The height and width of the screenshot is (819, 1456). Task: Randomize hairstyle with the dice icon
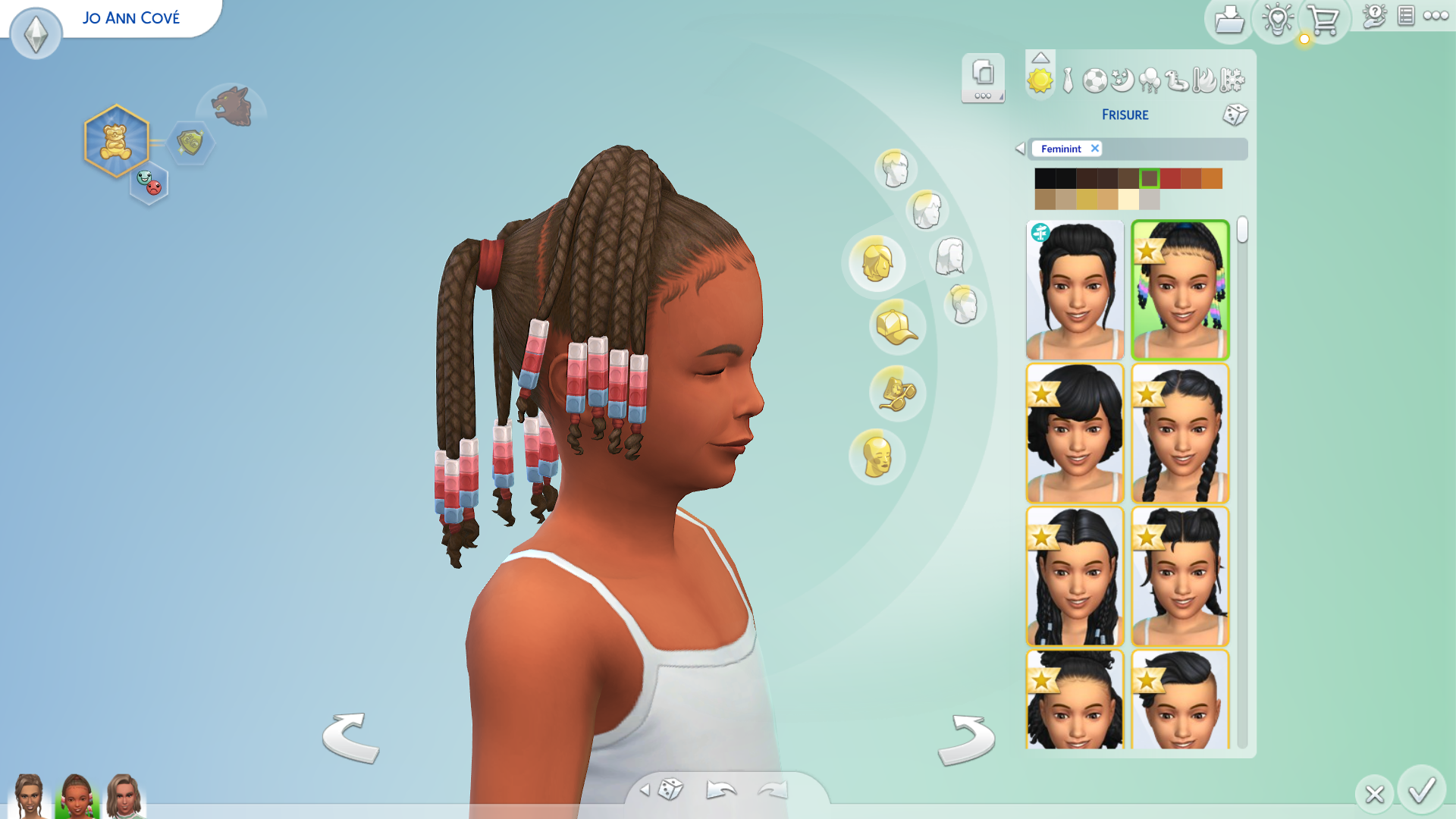click(1235, 115)
